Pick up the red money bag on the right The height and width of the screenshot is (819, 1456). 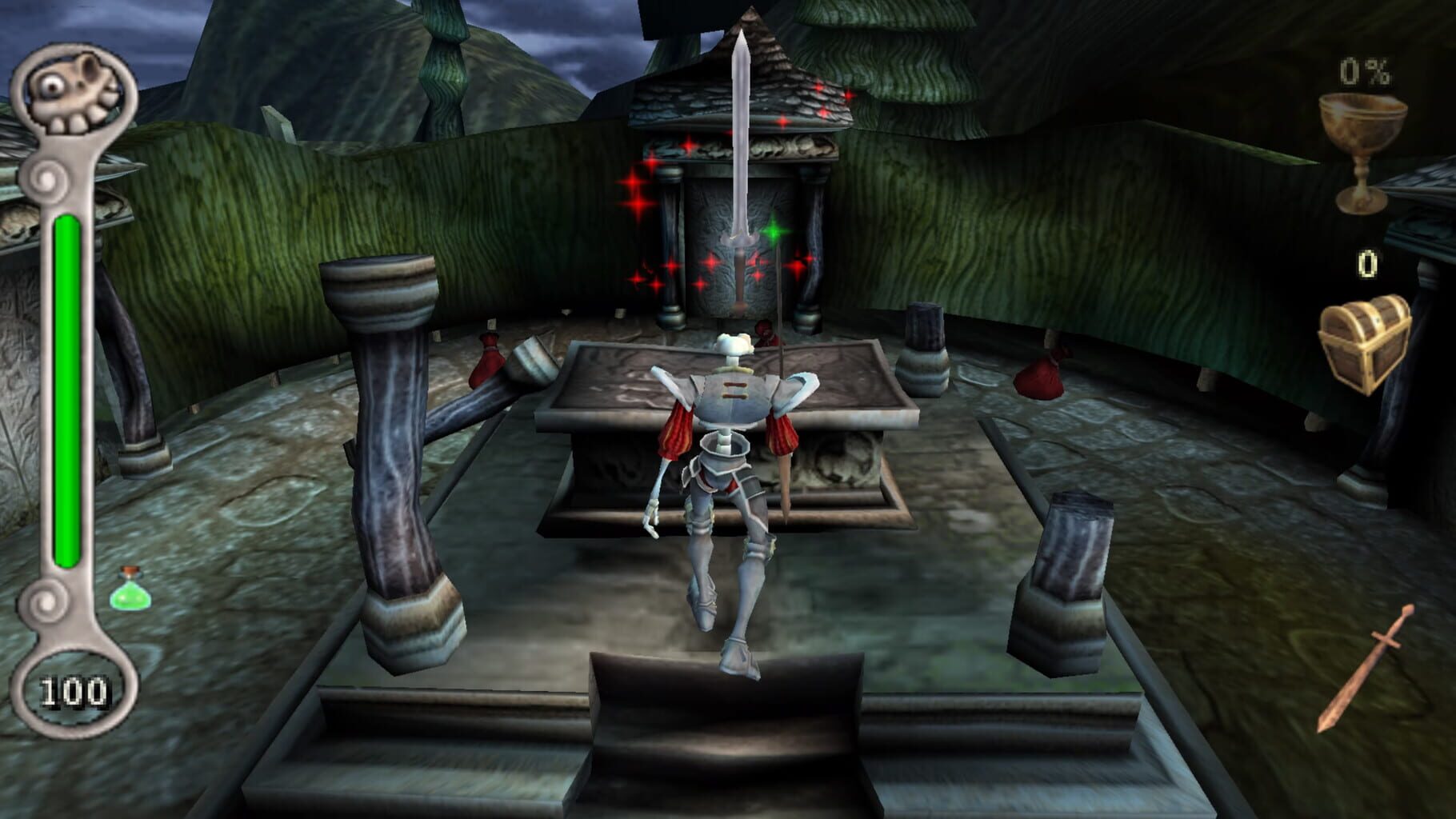coord(1042,374)
